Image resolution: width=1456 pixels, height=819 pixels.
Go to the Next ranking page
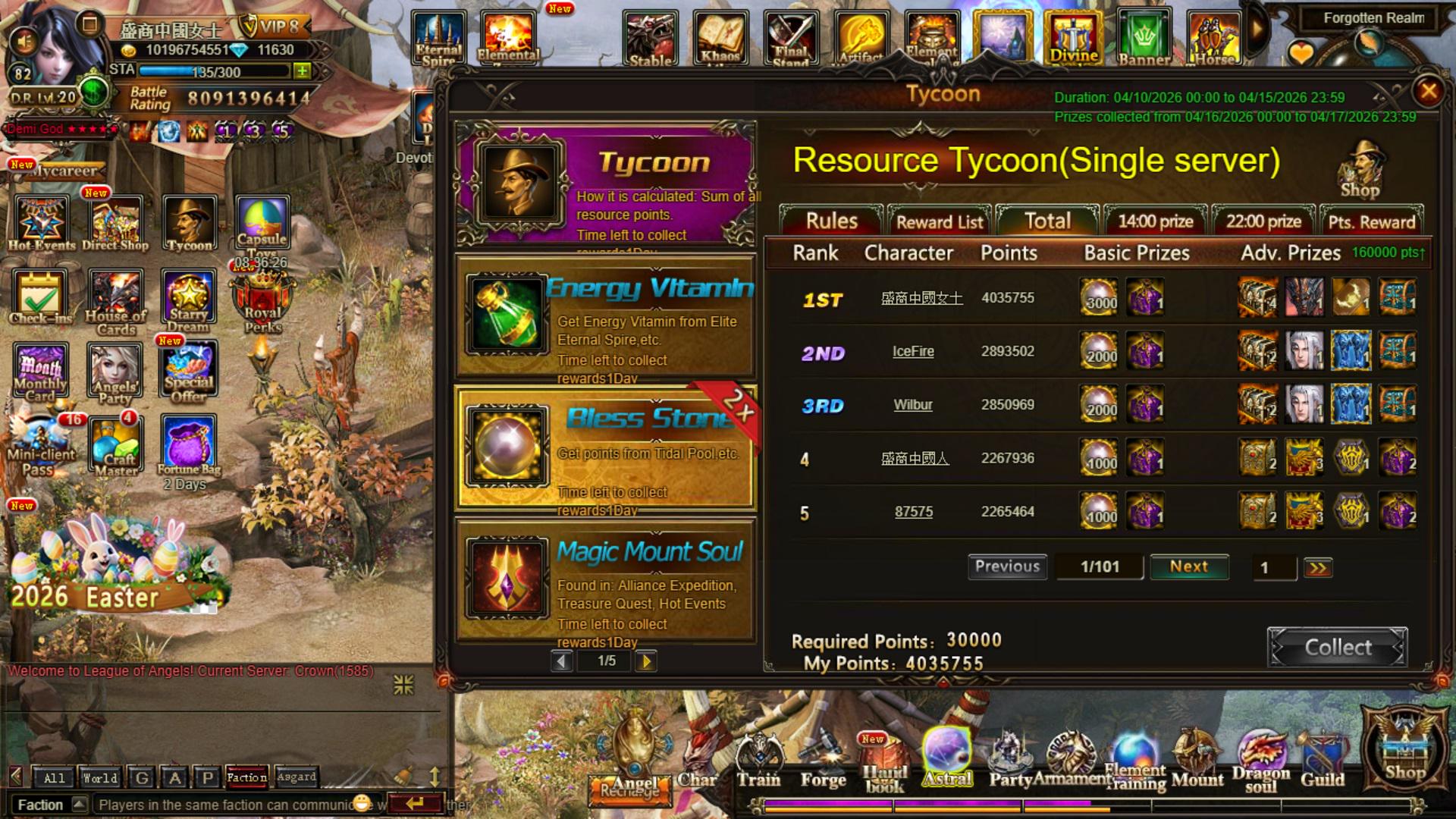tap(1188, 566)
